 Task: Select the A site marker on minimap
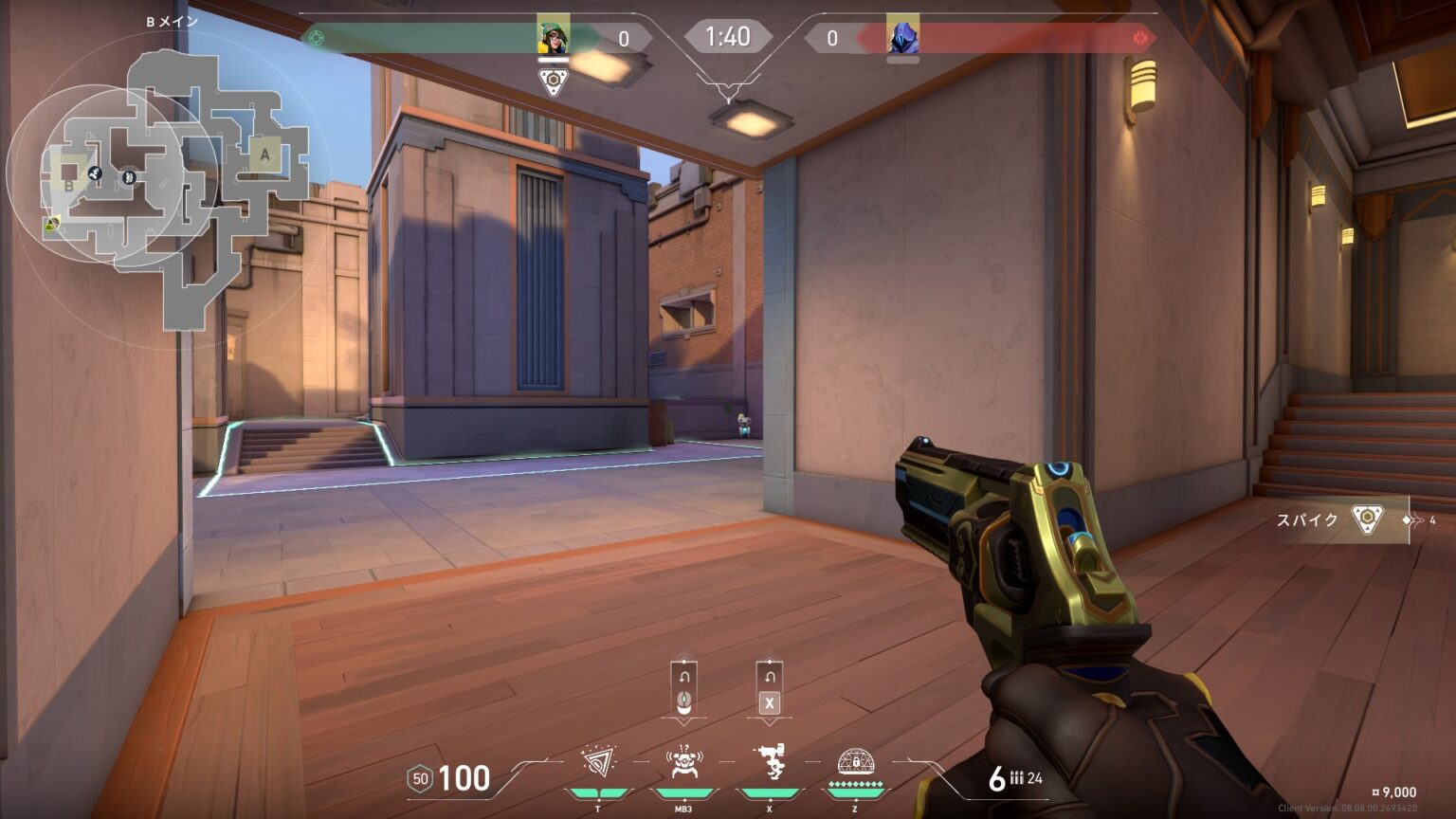264,155
